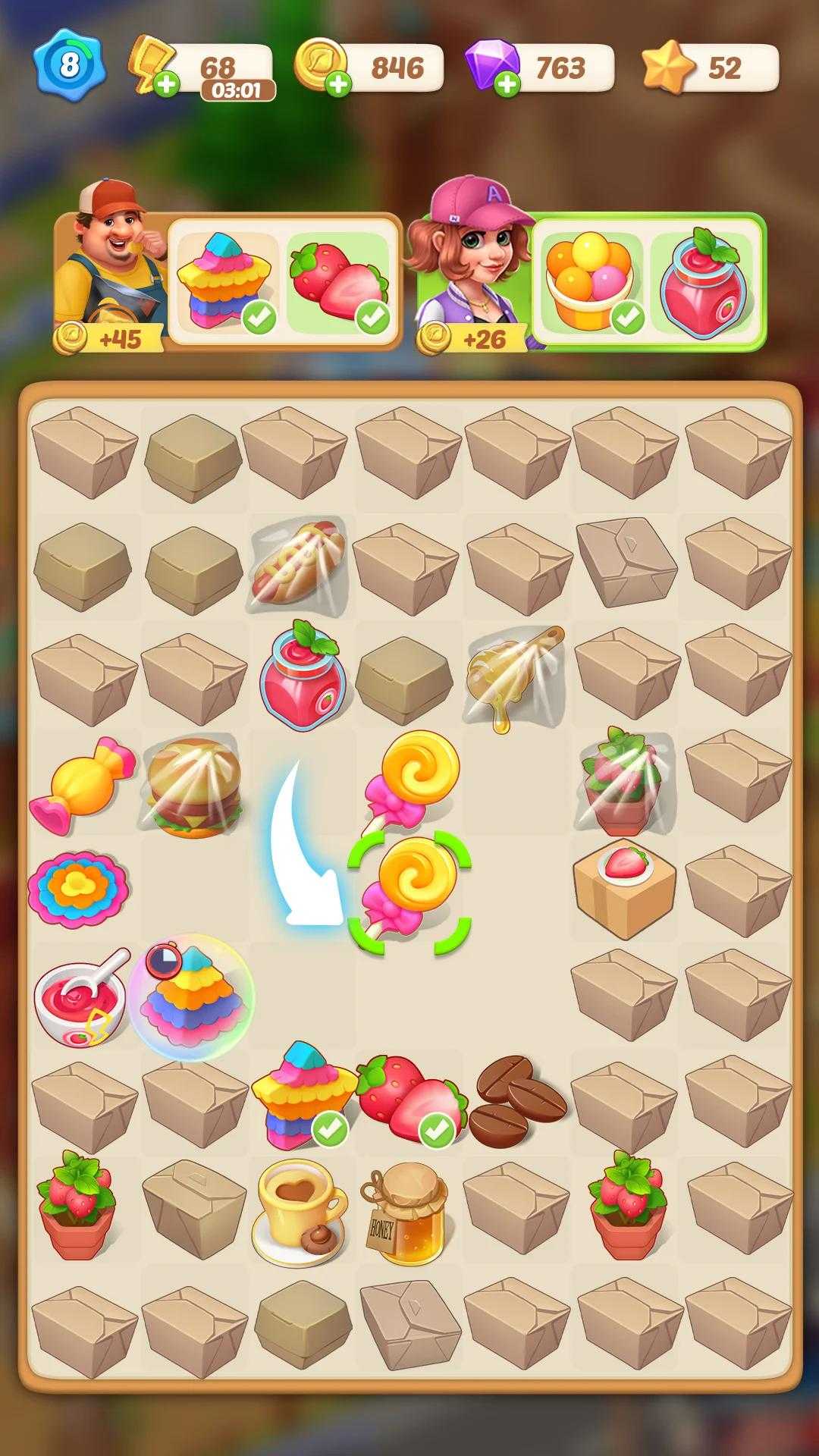Select the colorful flower candy tile
Viewport: 819px width, 1456px height.
(x=79, y=889)
